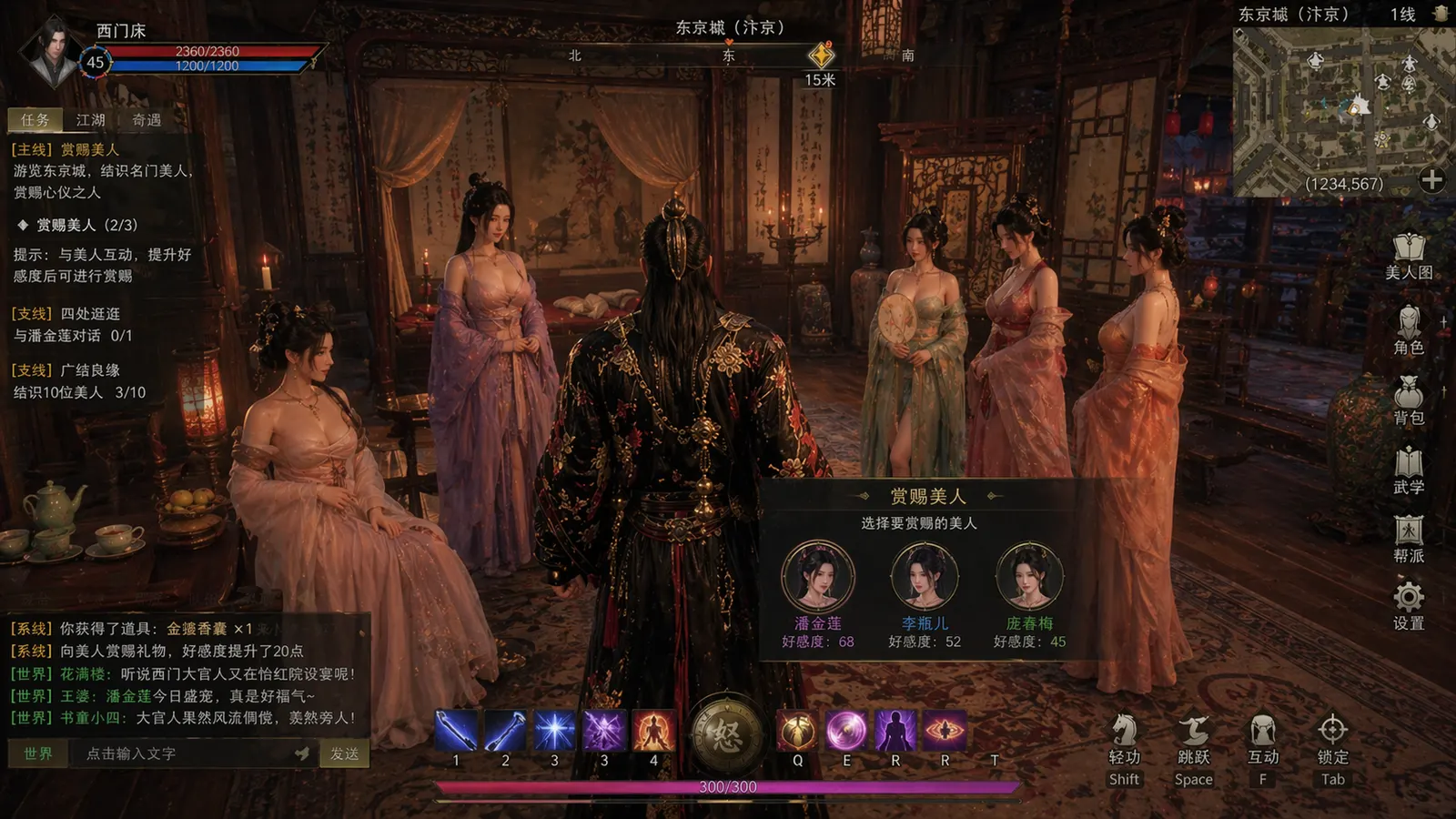Send the chat message with 发送
The width and height of the screenshot is (1456, 819).
[344, 753]
